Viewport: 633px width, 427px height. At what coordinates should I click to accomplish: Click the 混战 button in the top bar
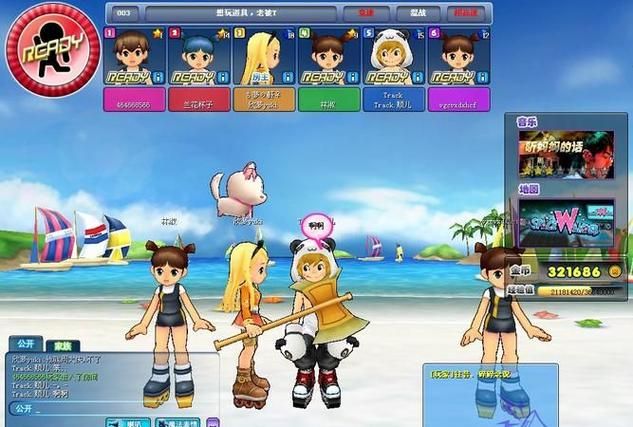[x=417, y=14]
